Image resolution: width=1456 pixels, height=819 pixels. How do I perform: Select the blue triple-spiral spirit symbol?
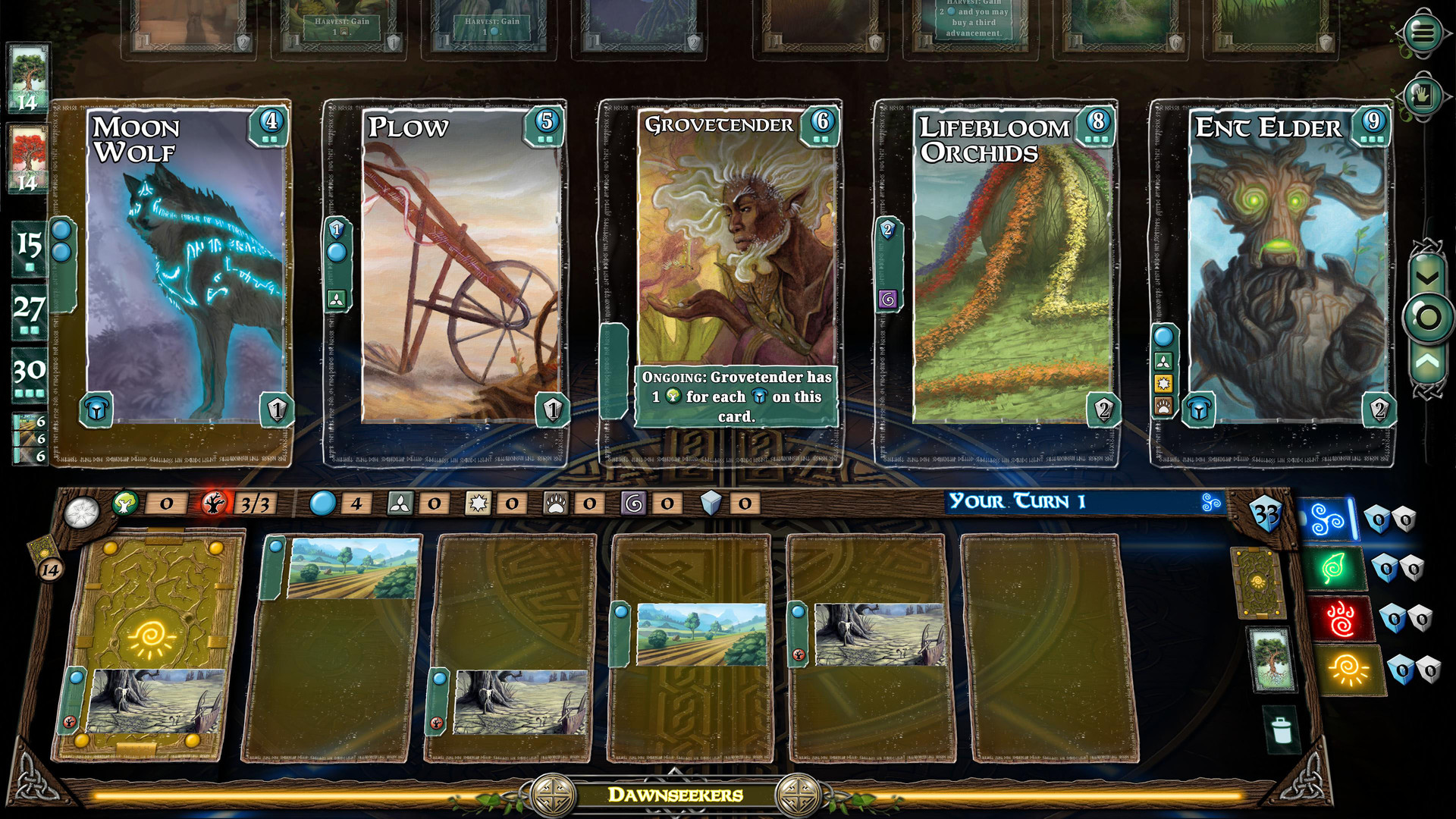click(x=1329, y=519)
